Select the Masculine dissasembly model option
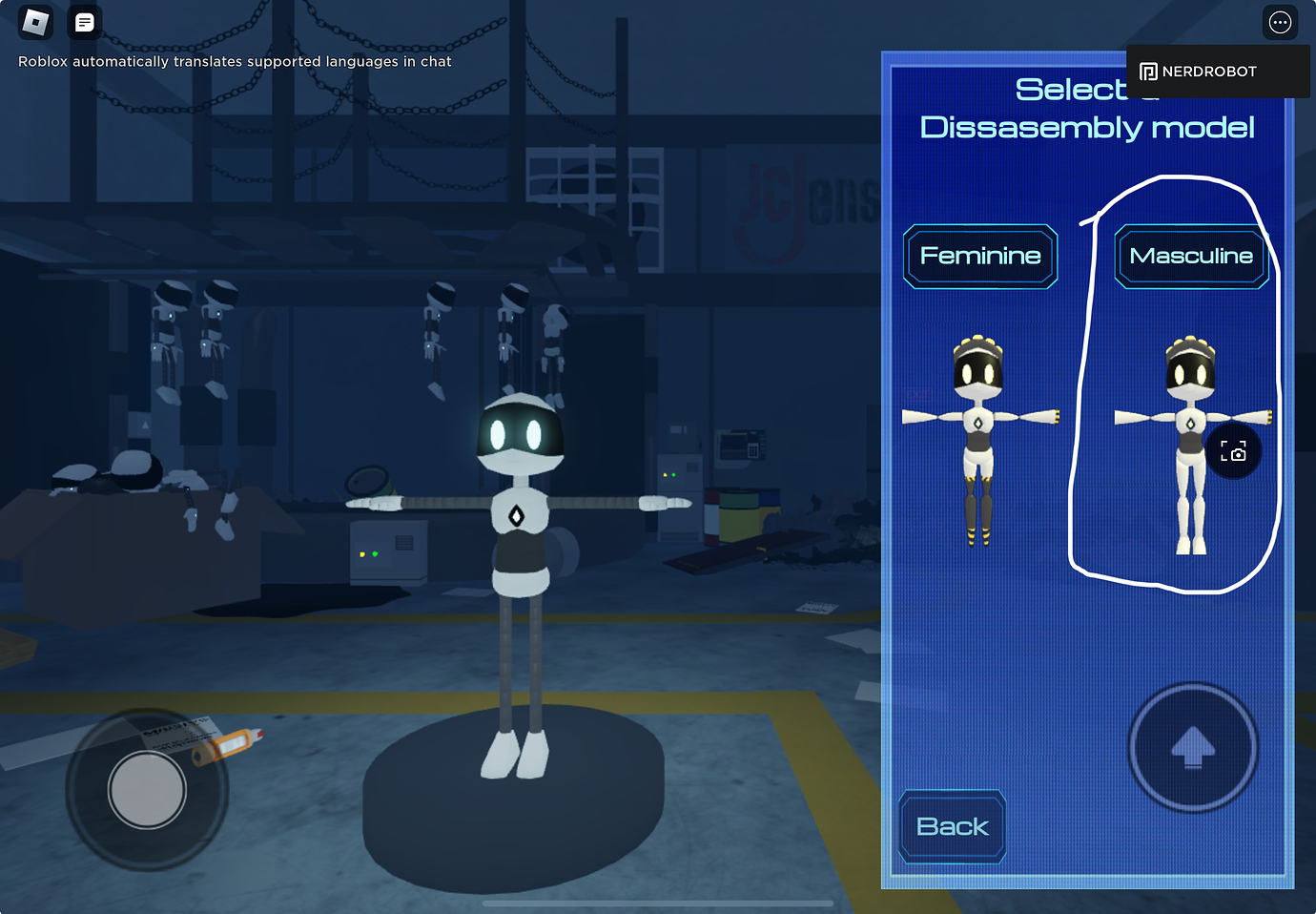Viewport: 1316px width, 914px height. point(1191,256)
